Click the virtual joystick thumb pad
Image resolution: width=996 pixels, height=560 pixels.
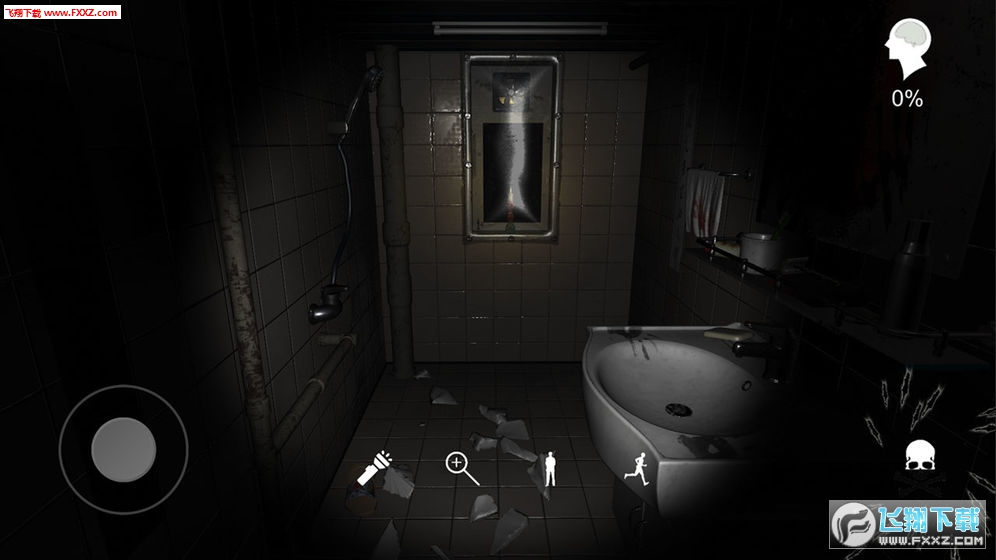pyautogui.click(x=123, y=449)
